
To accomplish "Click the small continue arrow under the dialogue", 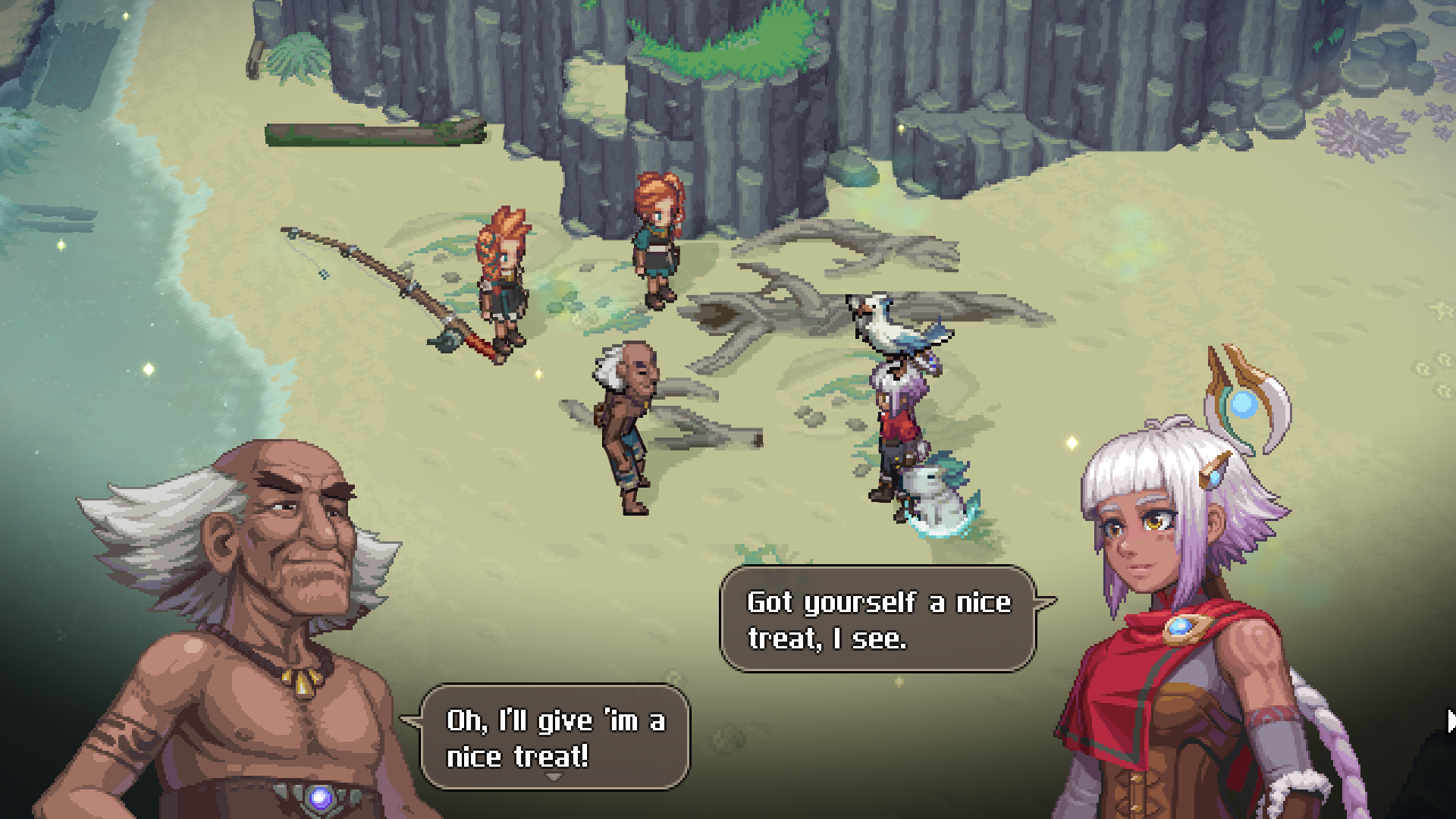I will 554,777.
